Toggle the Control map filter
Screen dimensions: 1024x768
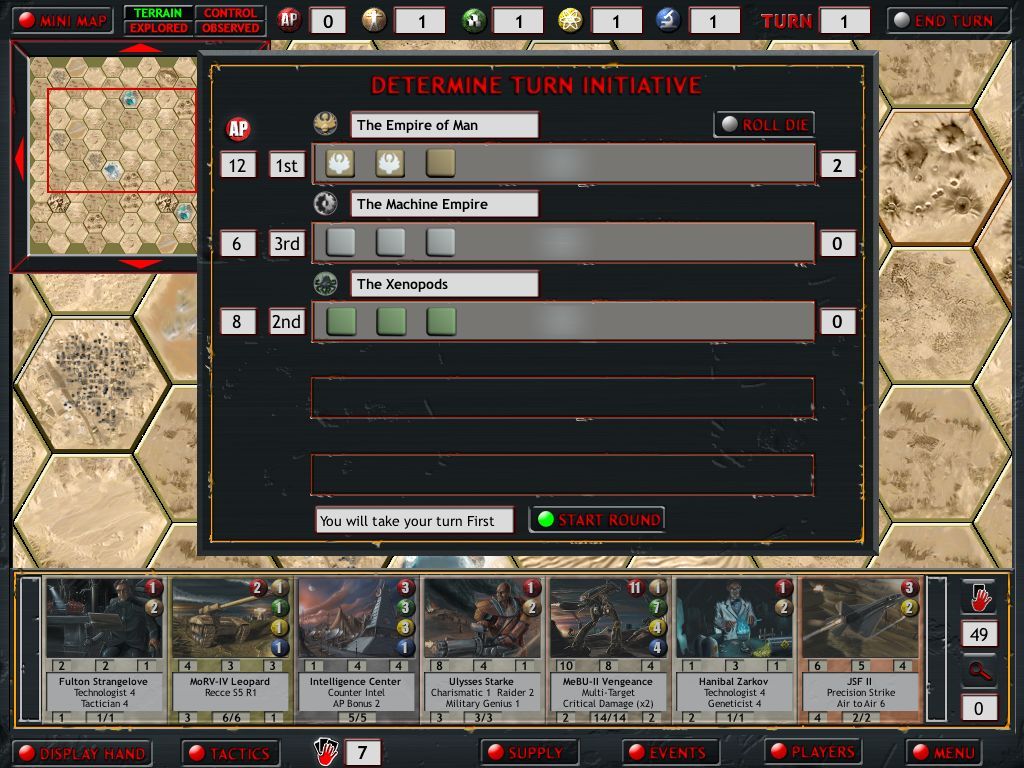(x=230, y=13)
